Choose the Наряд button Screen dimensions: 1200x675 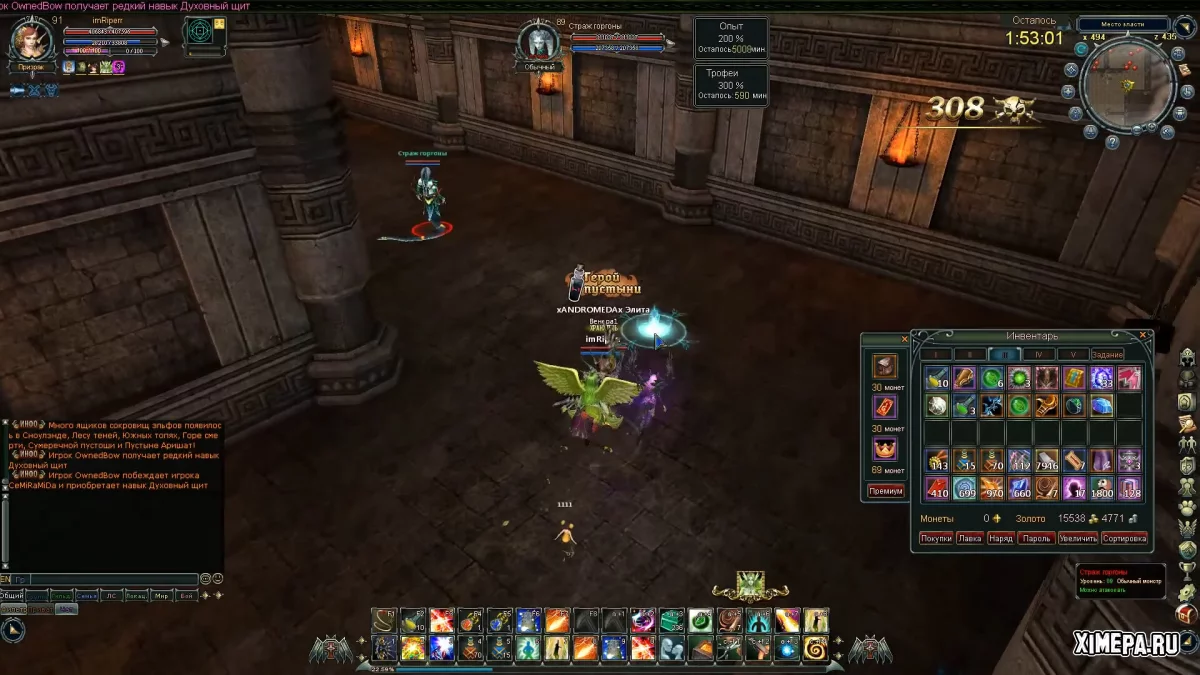click(1000, 538)
